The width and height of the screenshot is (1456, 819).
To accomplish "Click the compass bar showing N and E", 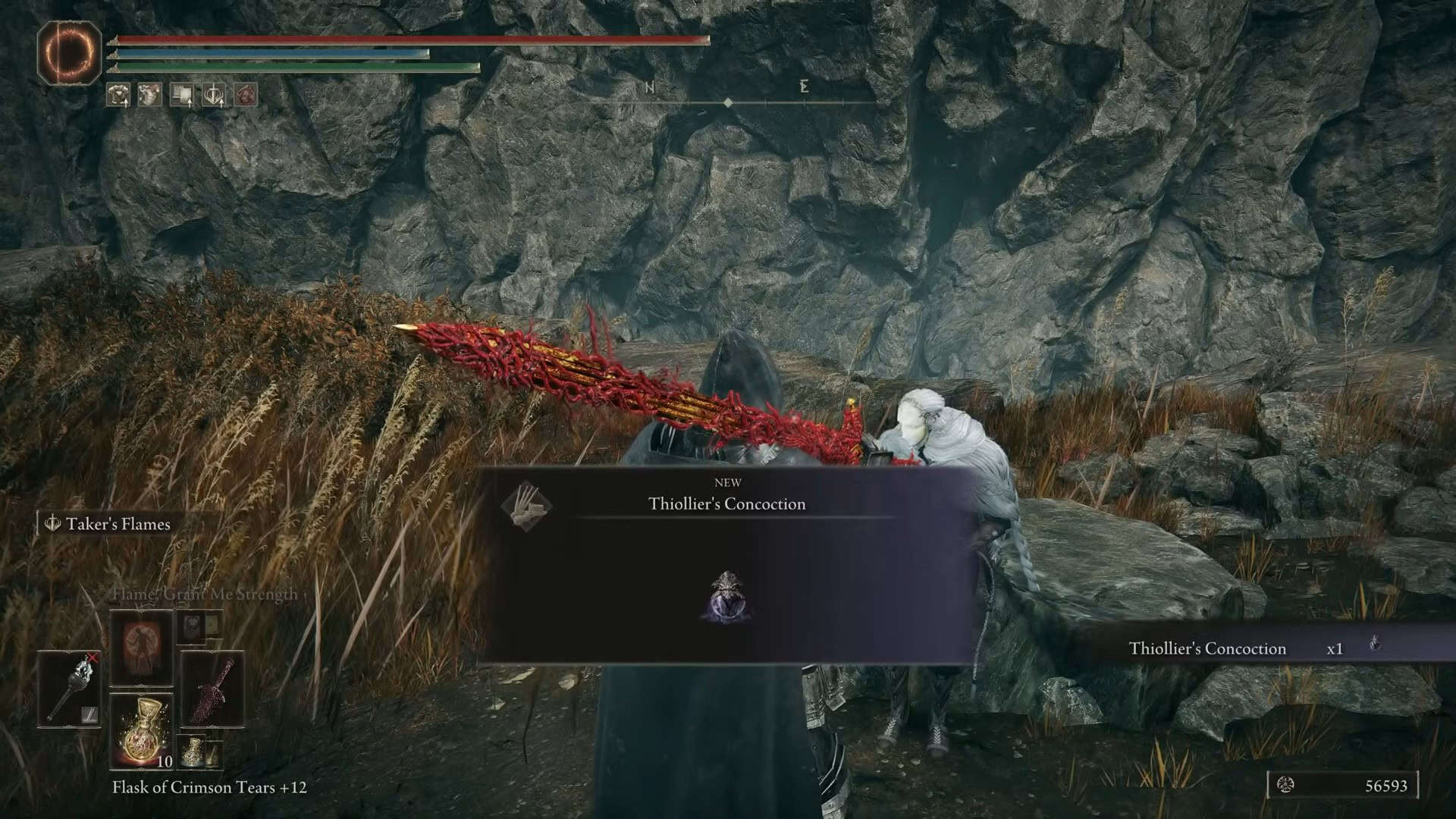I will pyautogui.click(x=728, y=95).
